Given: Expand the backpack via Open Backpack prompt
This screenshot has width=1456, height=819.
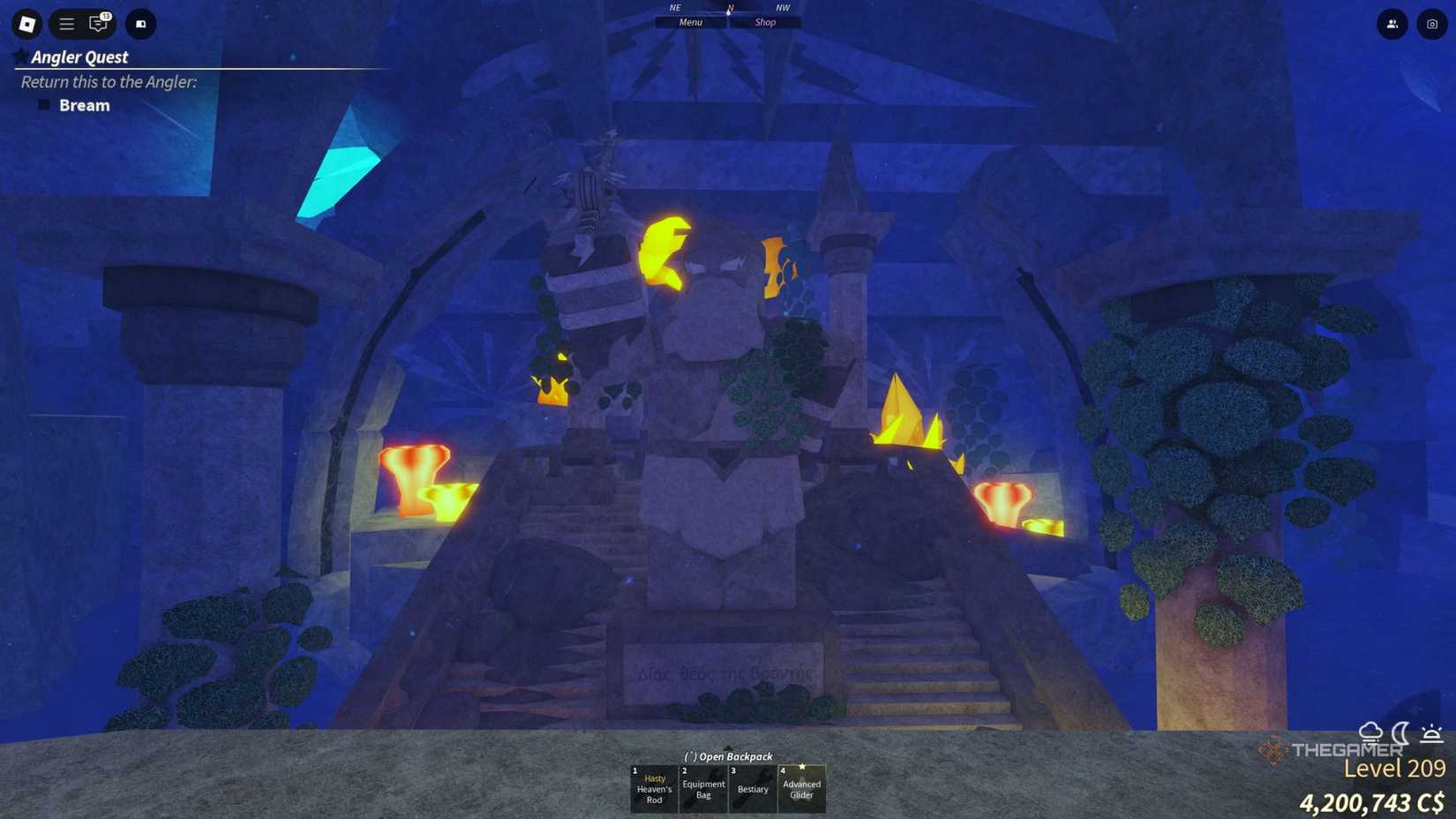Looking at the screenshot, I should [x=727, y=757].
